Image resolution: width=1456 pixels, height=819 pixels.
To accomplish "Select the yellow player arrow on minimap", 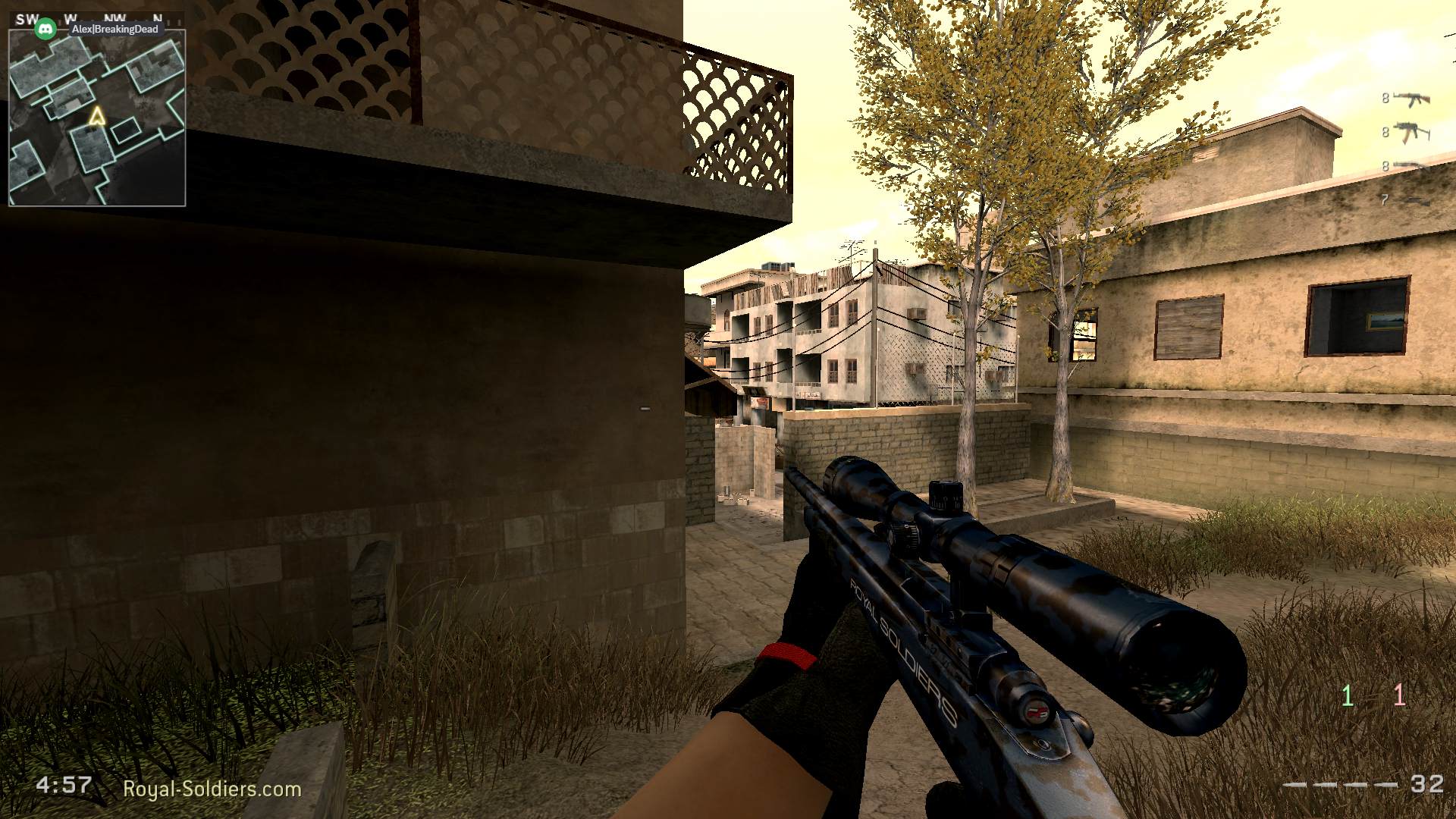I will tap(98, 116).
